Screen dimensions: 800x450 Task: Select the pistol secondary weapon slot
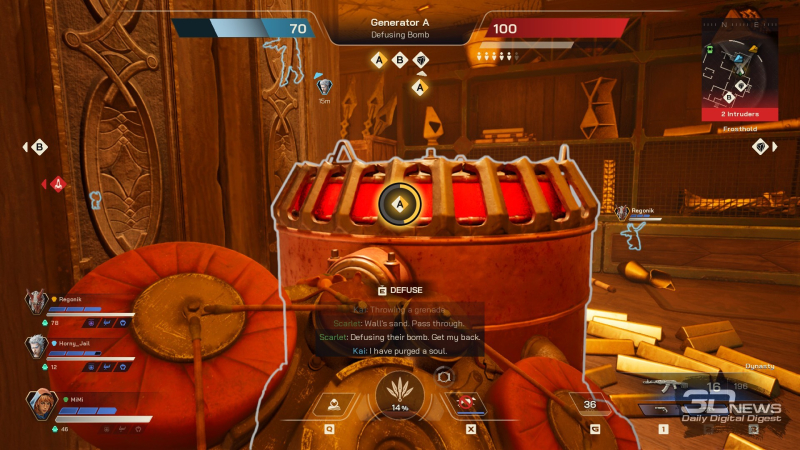[662, 409]
